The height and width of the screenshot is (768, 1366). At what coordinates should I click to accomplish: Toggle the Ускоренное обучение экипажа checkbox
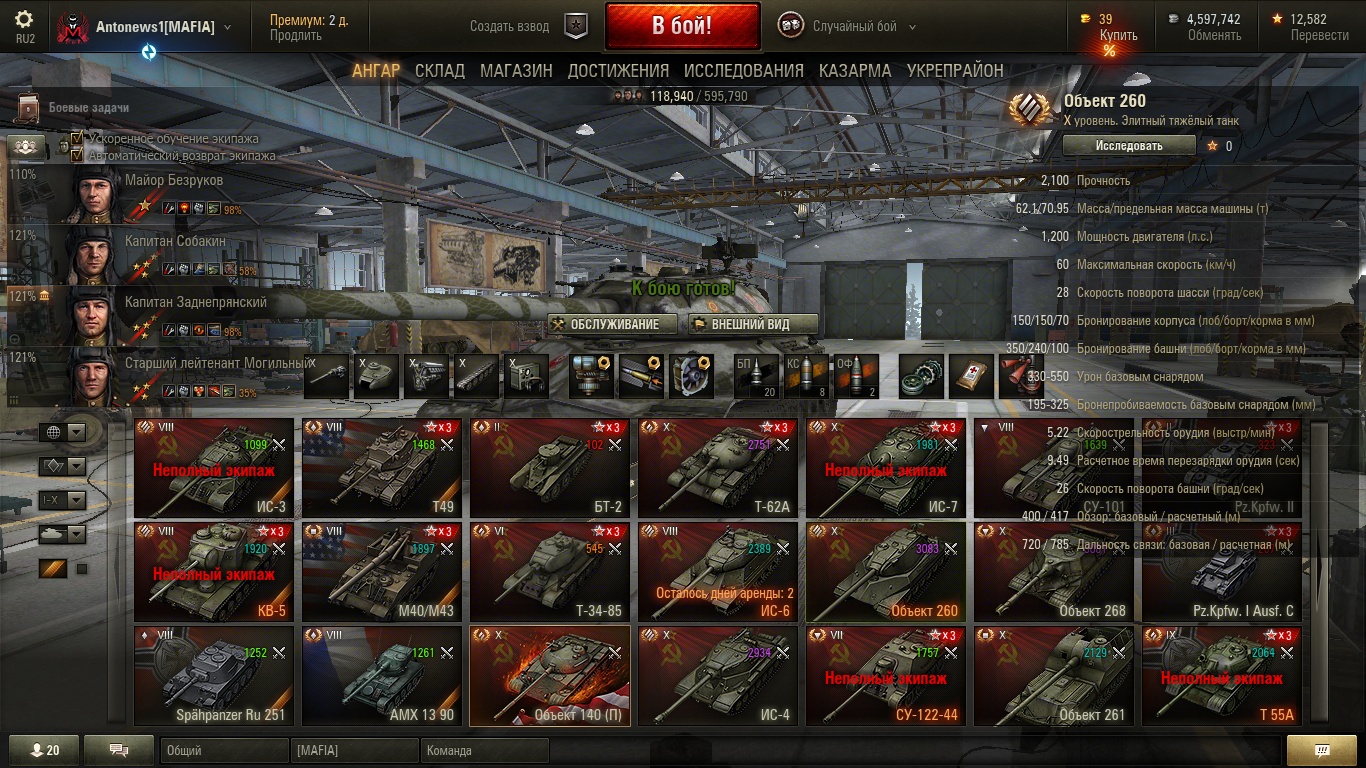(x=77, y=139)
